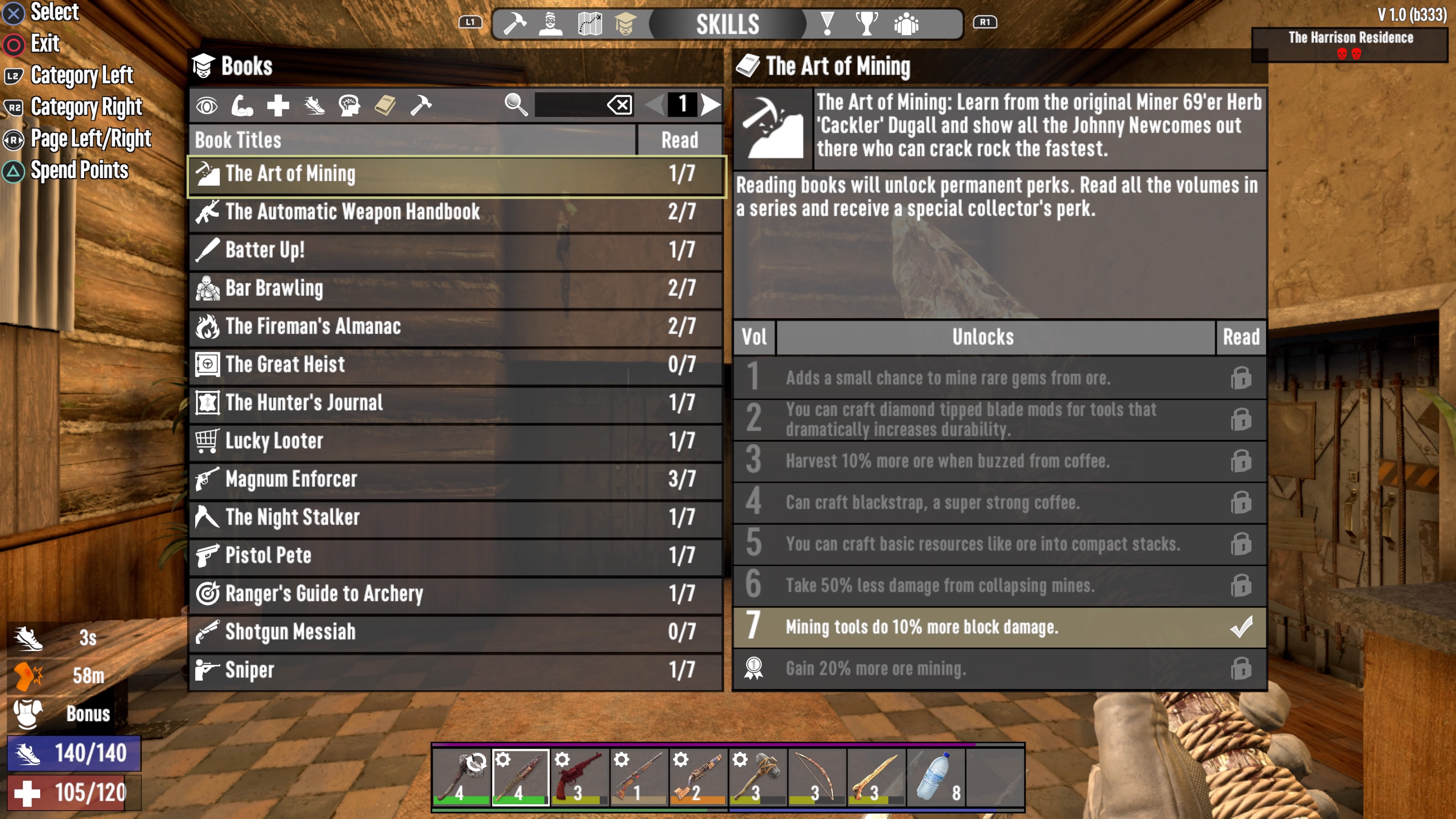
Task: Open the Sniper book series
Action: pyautogui.click(x=455, y=670)
